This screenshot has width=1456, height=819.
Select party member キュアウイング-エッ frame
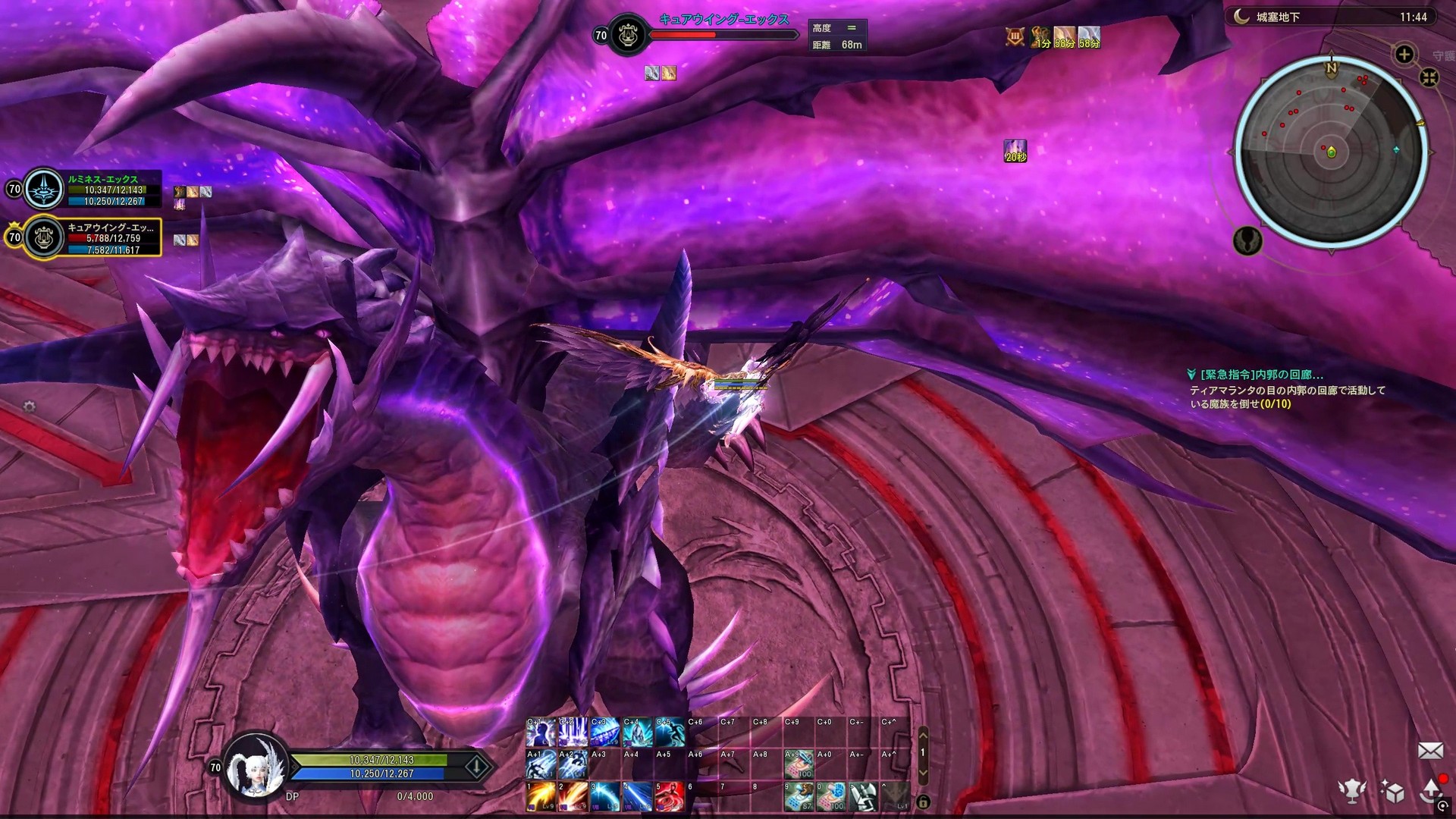91,237
